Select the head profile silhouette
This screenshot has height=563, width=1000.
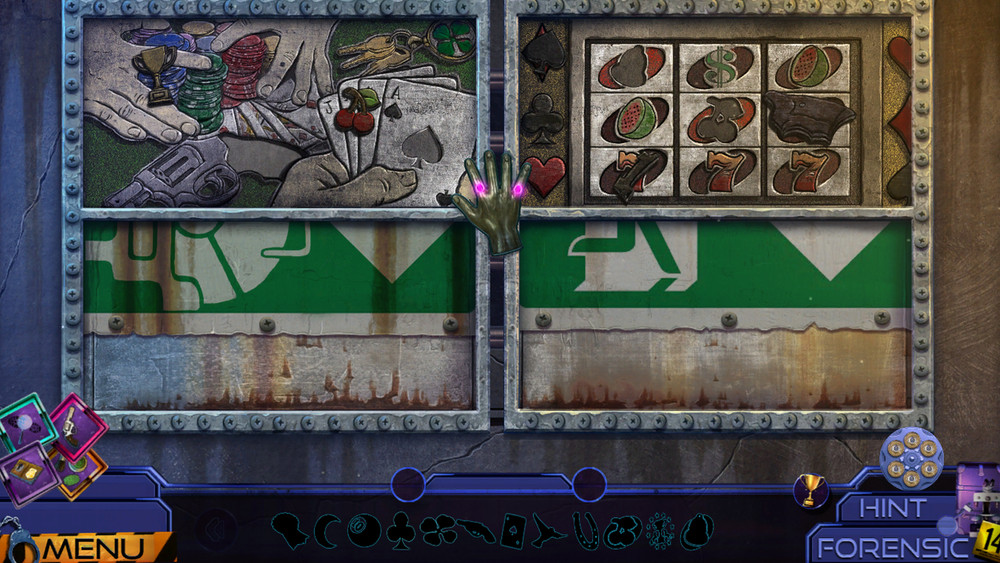tap(290, 529)
